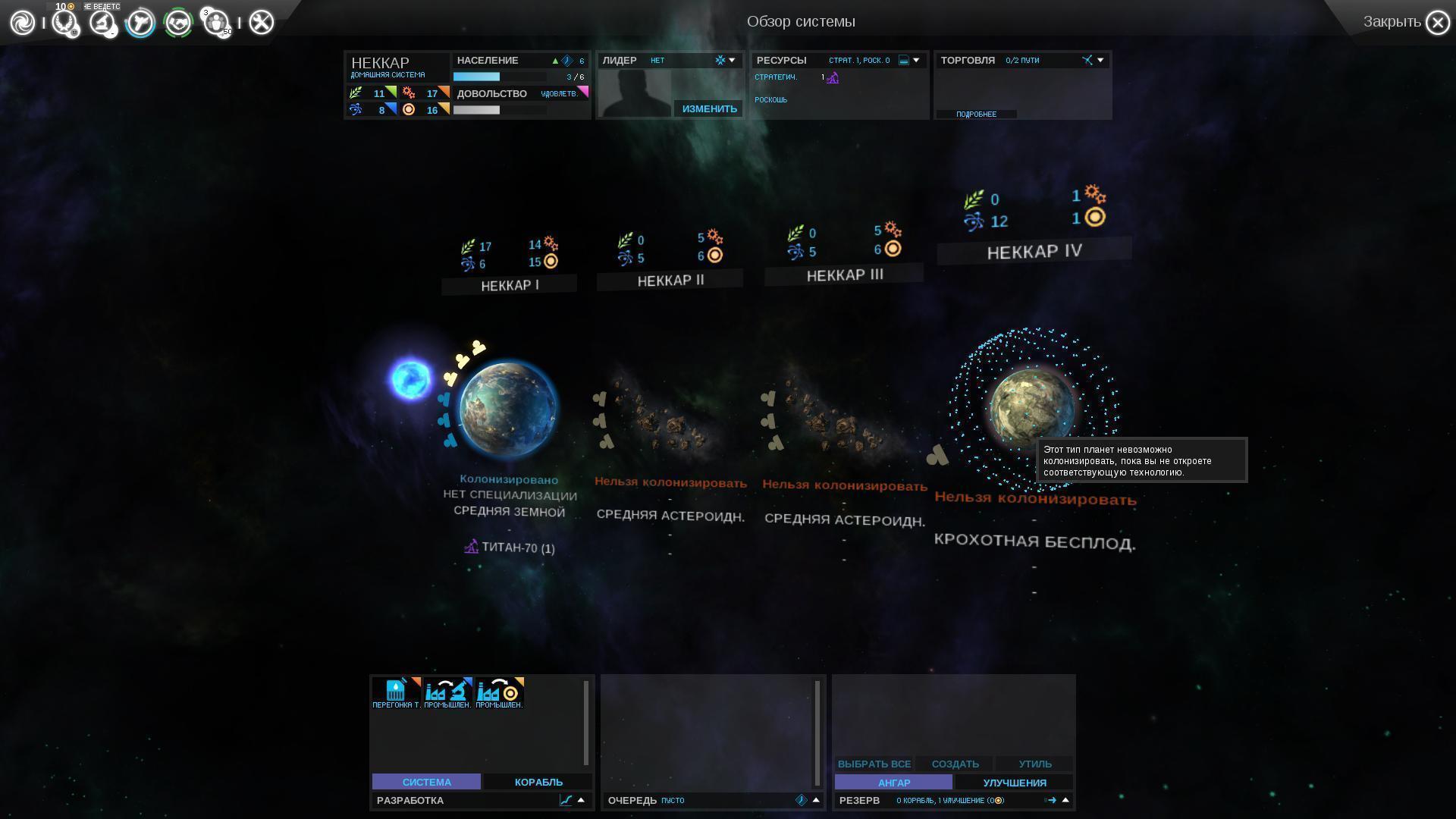Open the academy heroes screen
The width and height of the screenshot is (1456, 819).
point(217,23)
